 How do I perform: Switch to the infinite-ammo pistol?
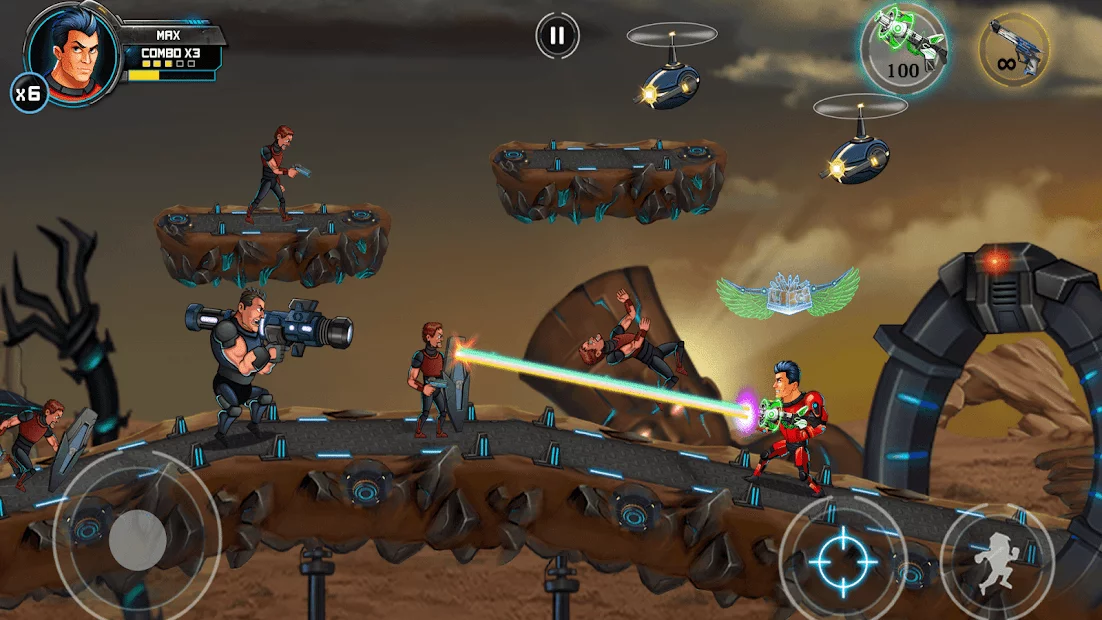point(1013,49)
